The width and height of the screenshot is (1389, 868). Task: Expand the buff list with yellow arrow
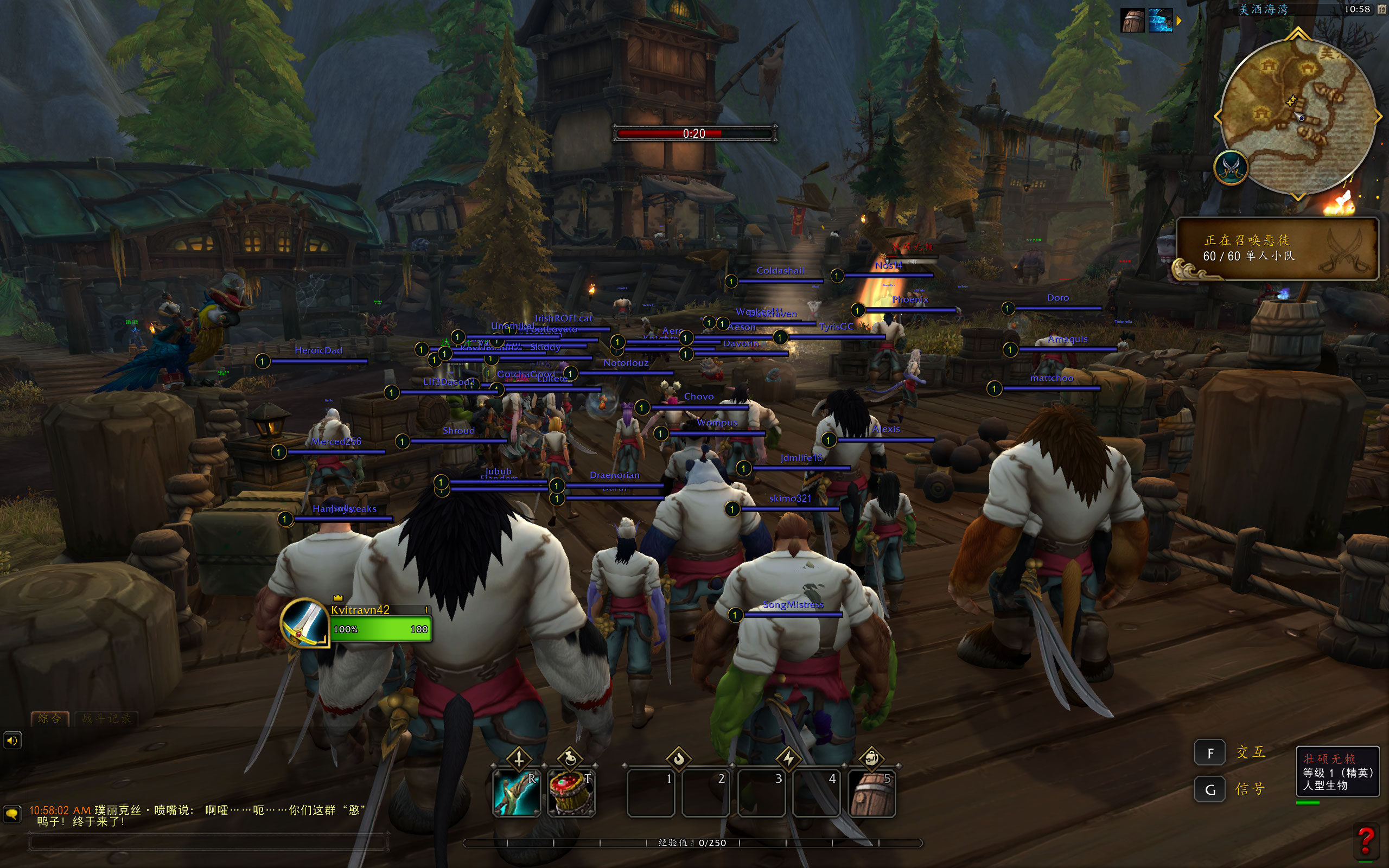[x=1179, y=21]
